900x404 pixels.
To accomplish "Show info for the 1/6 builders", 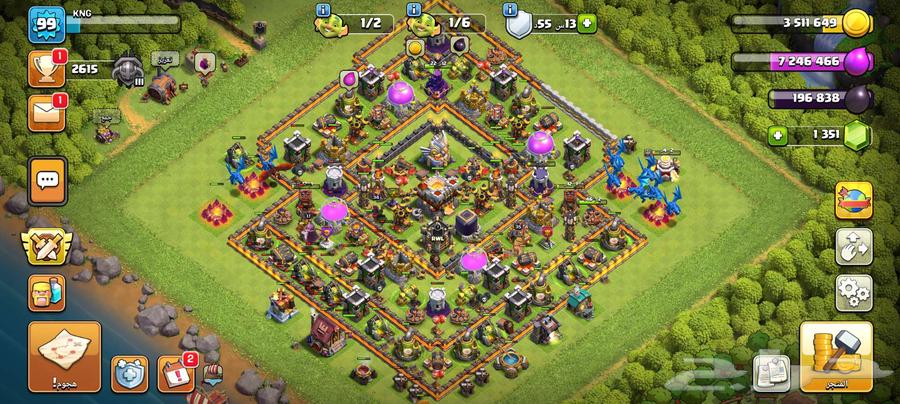I will pos(412,9).
